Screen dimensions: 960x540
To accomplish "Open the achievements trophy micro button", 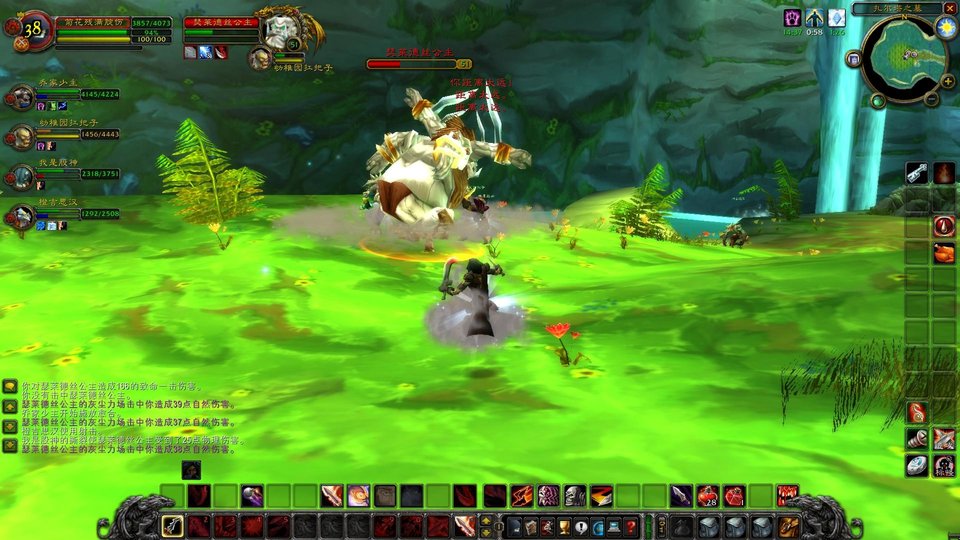I will (x=565, y=527).
